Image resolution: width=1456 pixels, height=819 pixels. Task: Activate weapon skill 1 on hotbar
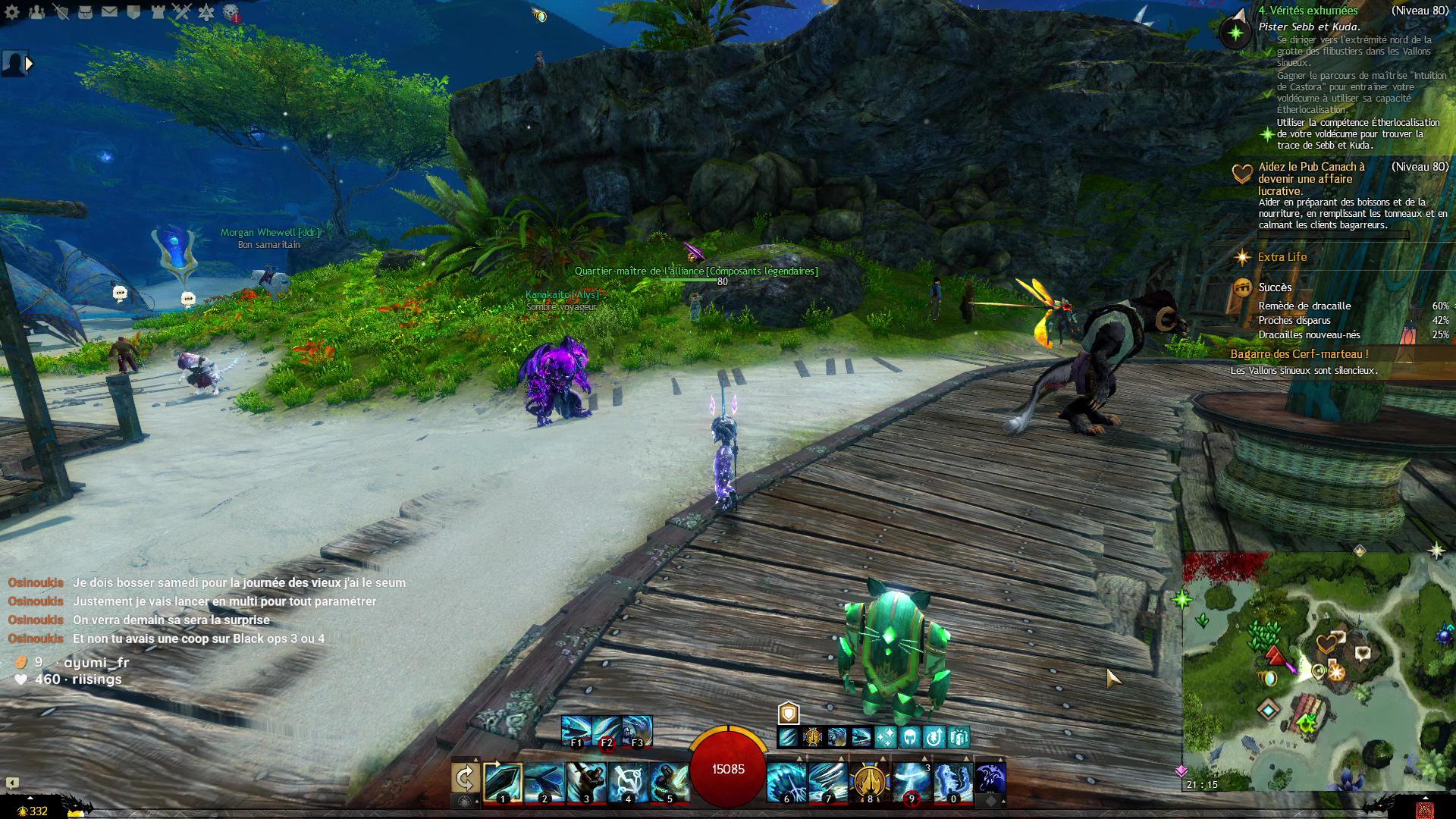click(x=503, y=782)
